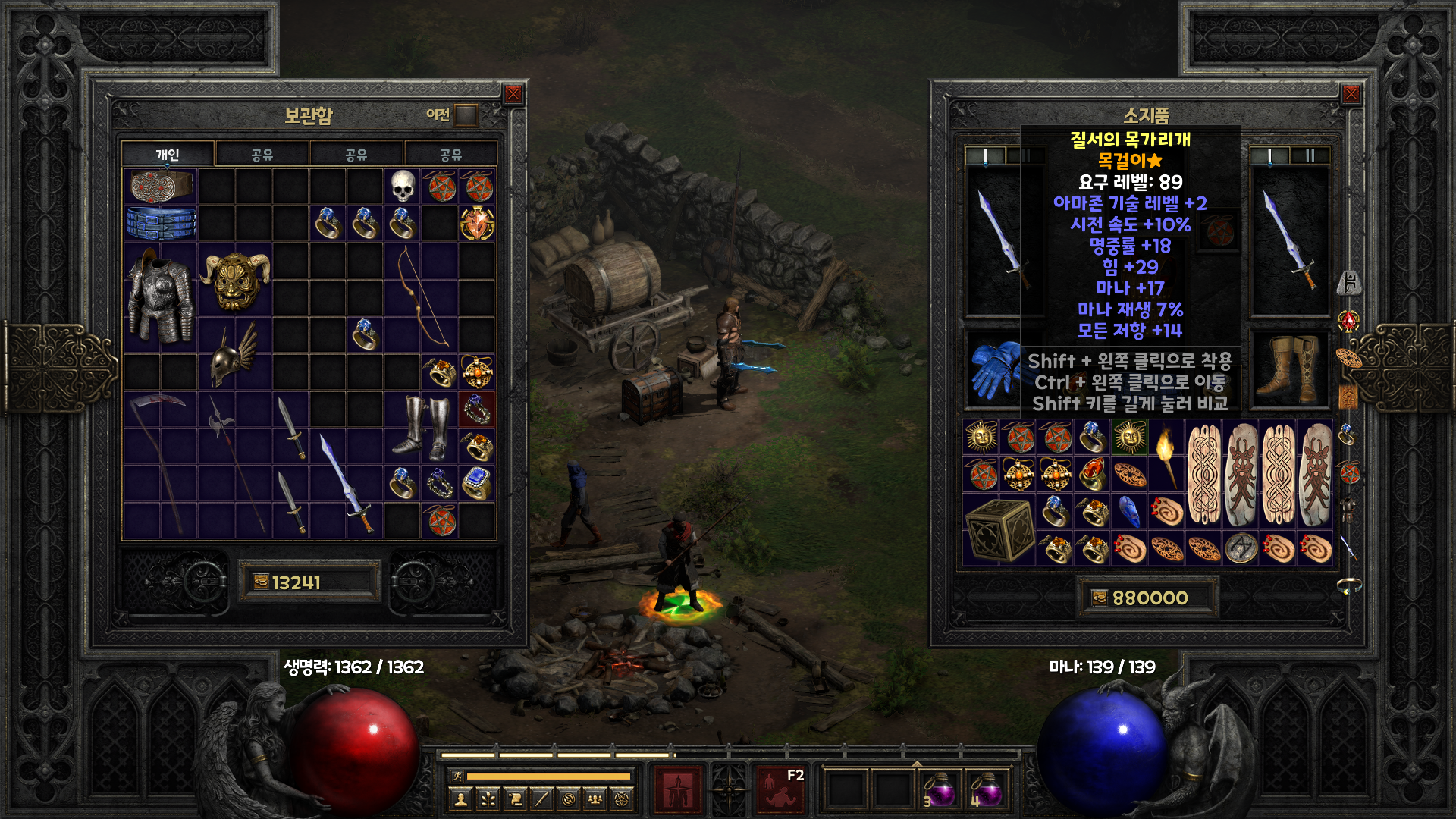Switch to the 개인 personal stash tab
1456x819 pixels.
tap(168, 155)
